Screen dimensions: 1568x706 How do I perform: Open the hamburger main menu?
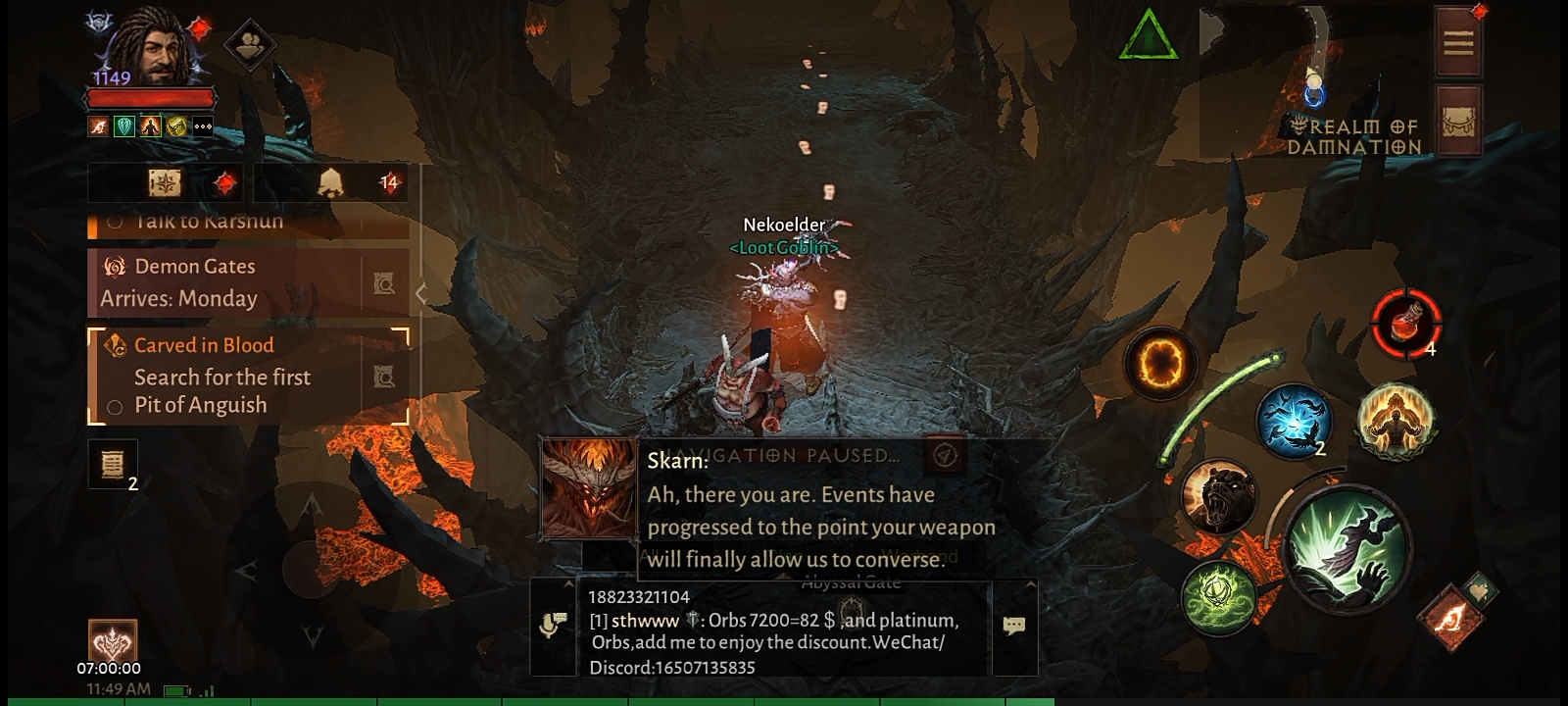(1457, 43)
